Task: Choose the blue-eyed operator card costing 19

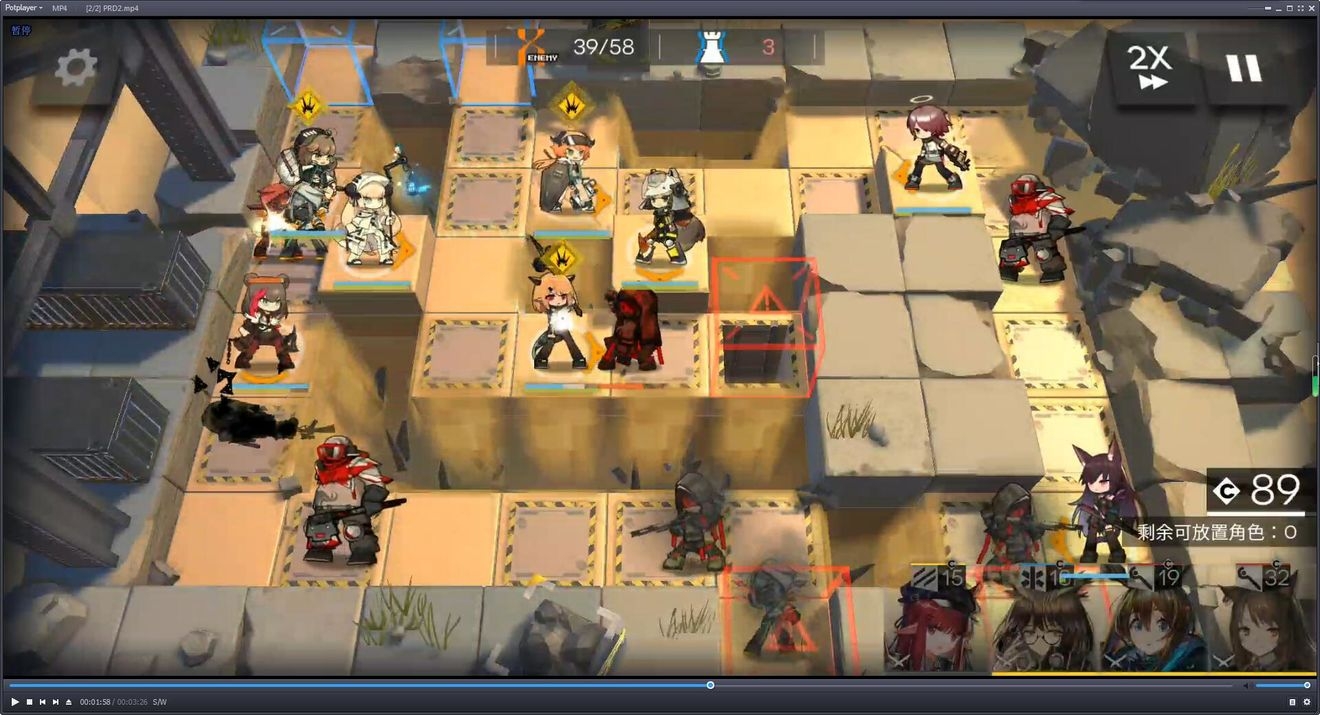Action: coord(1153,620)
